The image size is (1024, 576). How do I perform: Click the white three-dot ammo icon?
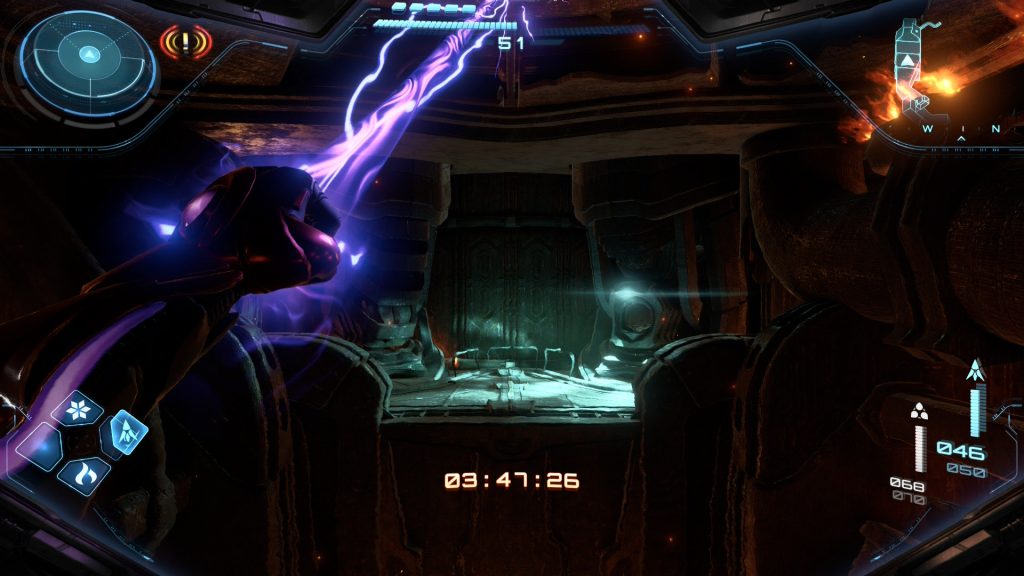[x=919, y=409]
